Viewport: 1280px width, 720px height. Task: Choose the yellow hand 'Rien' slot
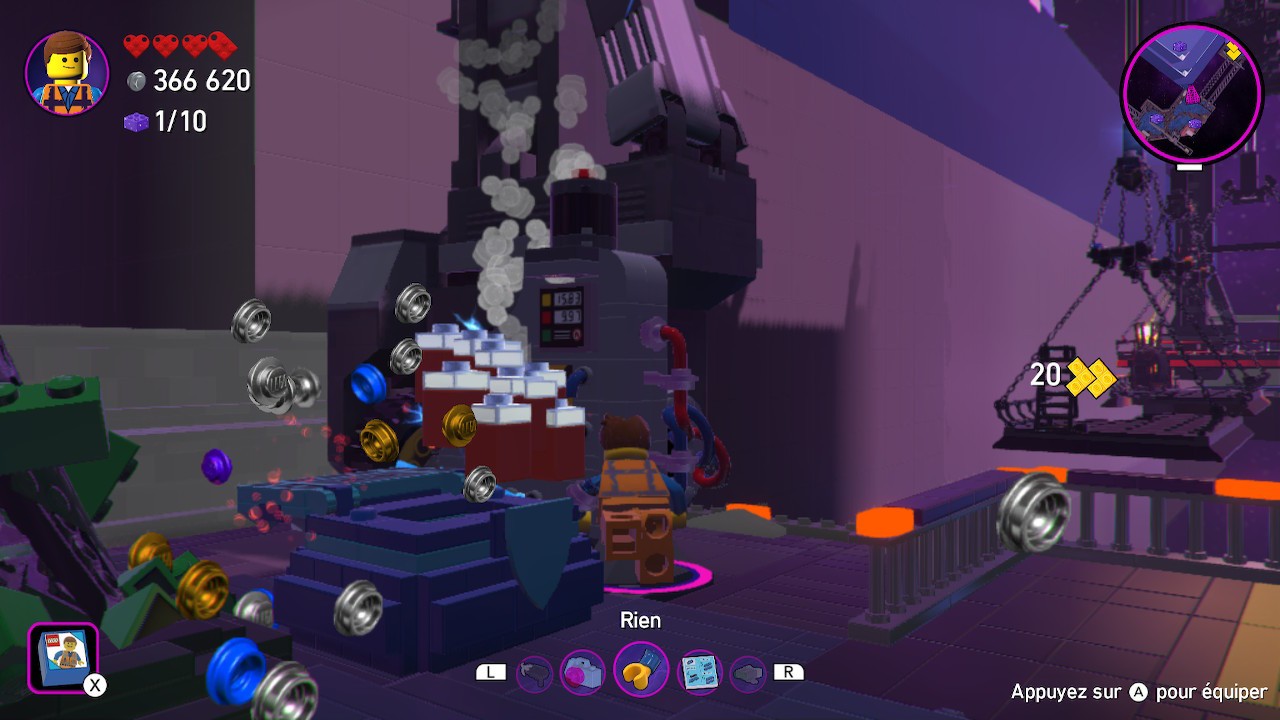[x=640, y=670]
